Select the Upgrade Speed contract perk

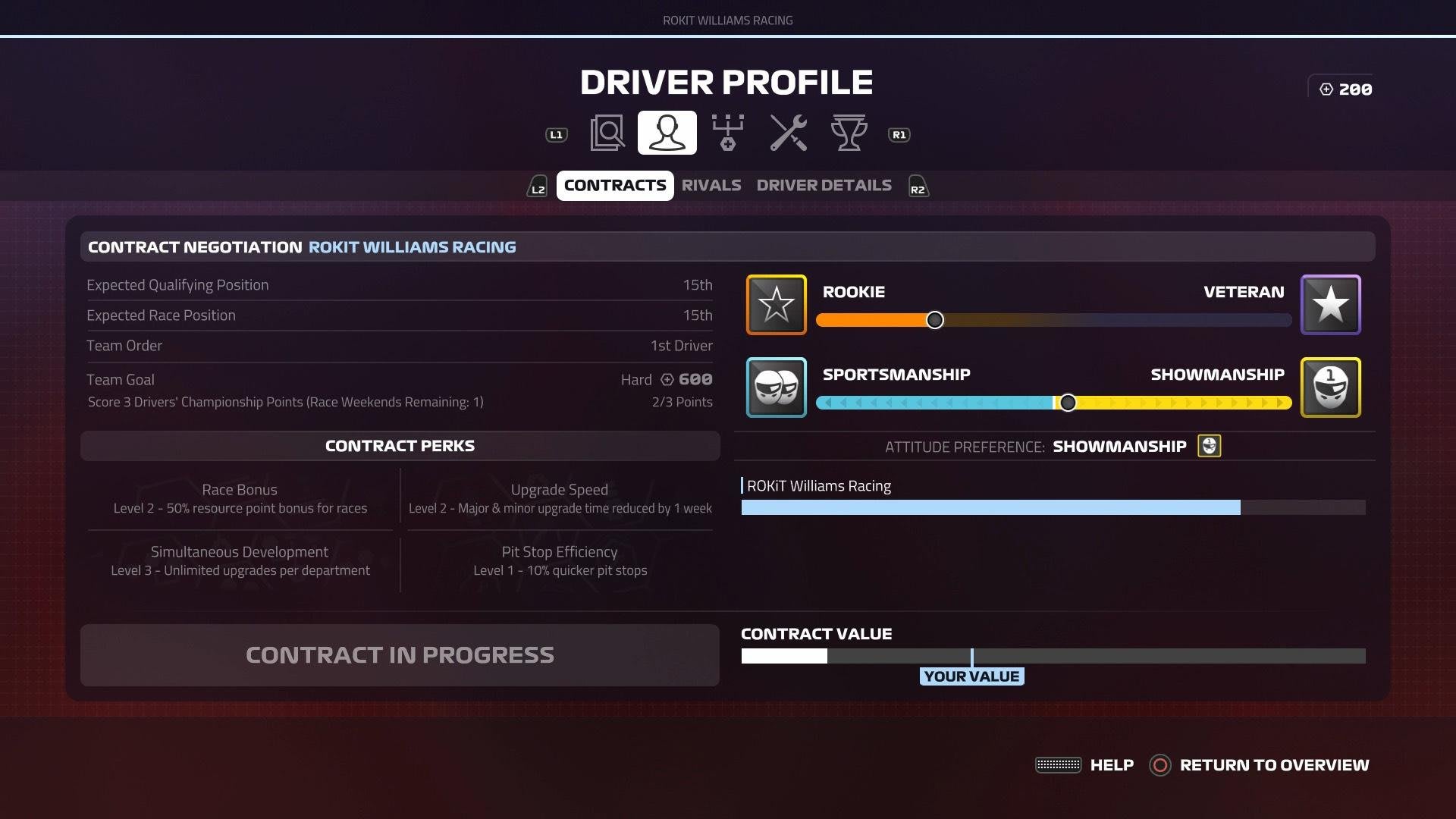click(x=560, y=498)
